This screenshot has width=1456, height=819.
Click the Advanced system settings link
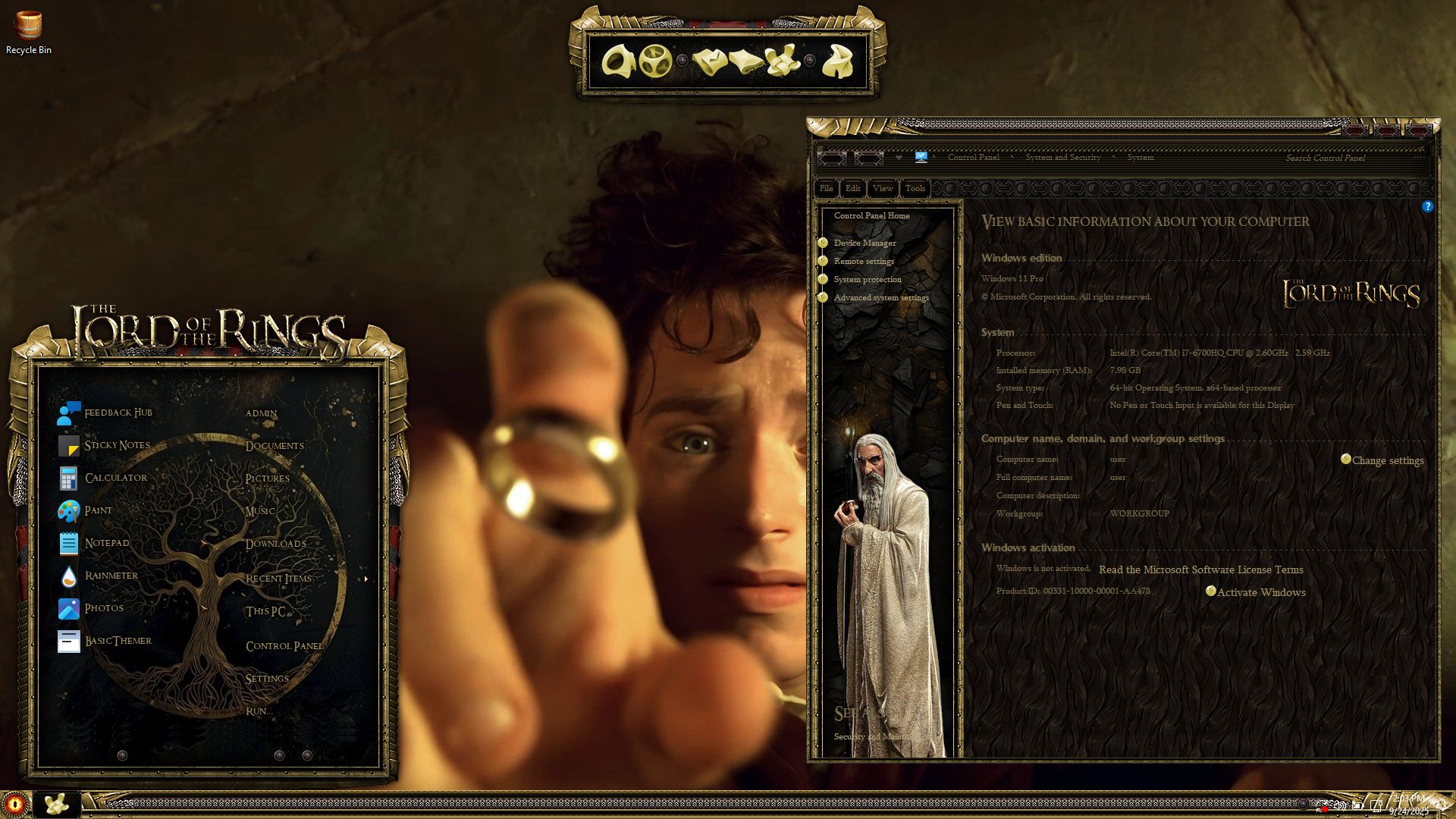[x=880, y=297]
